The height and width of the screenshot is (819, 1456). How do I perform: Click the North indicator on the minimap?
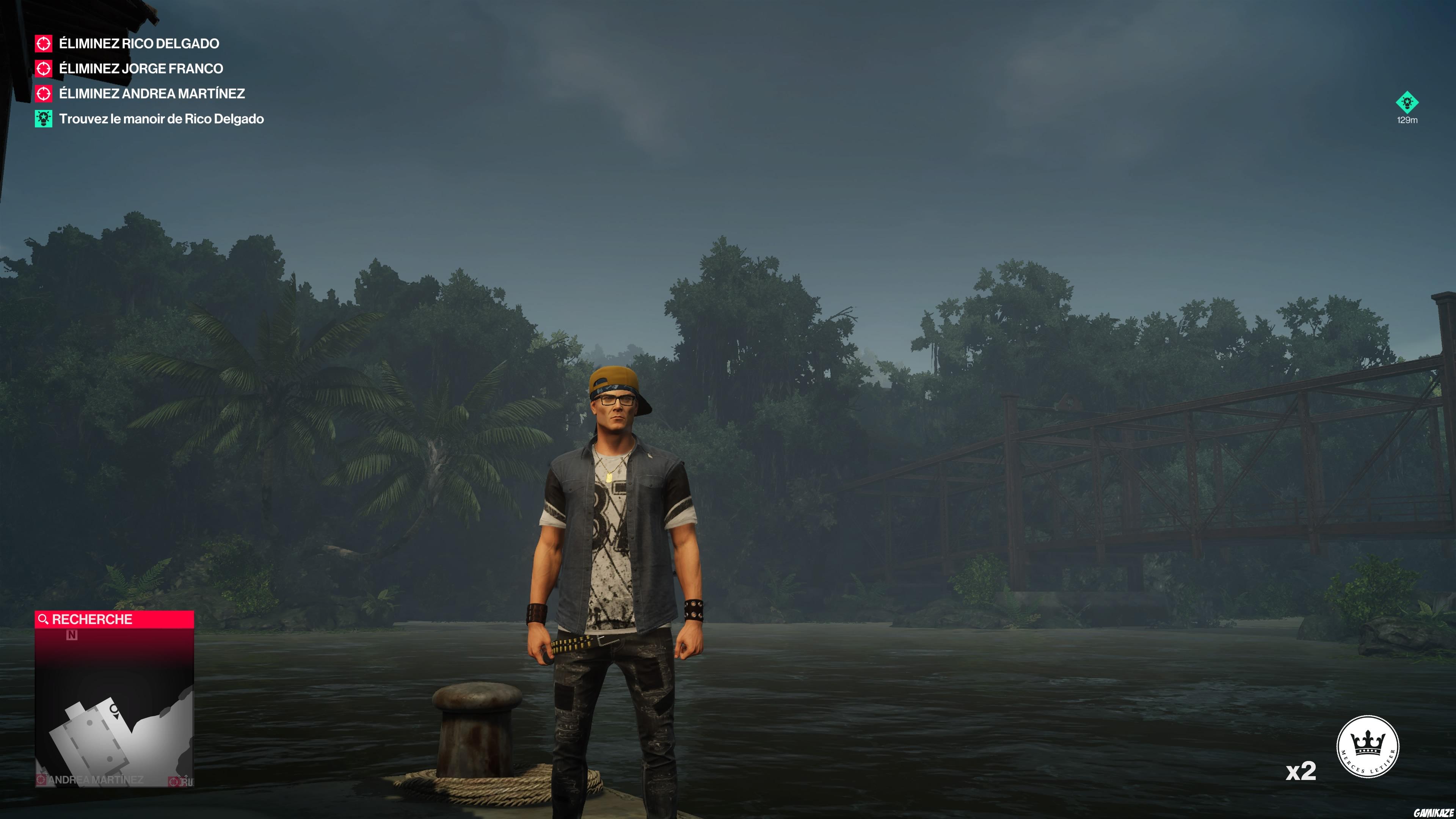coord(71,635)
